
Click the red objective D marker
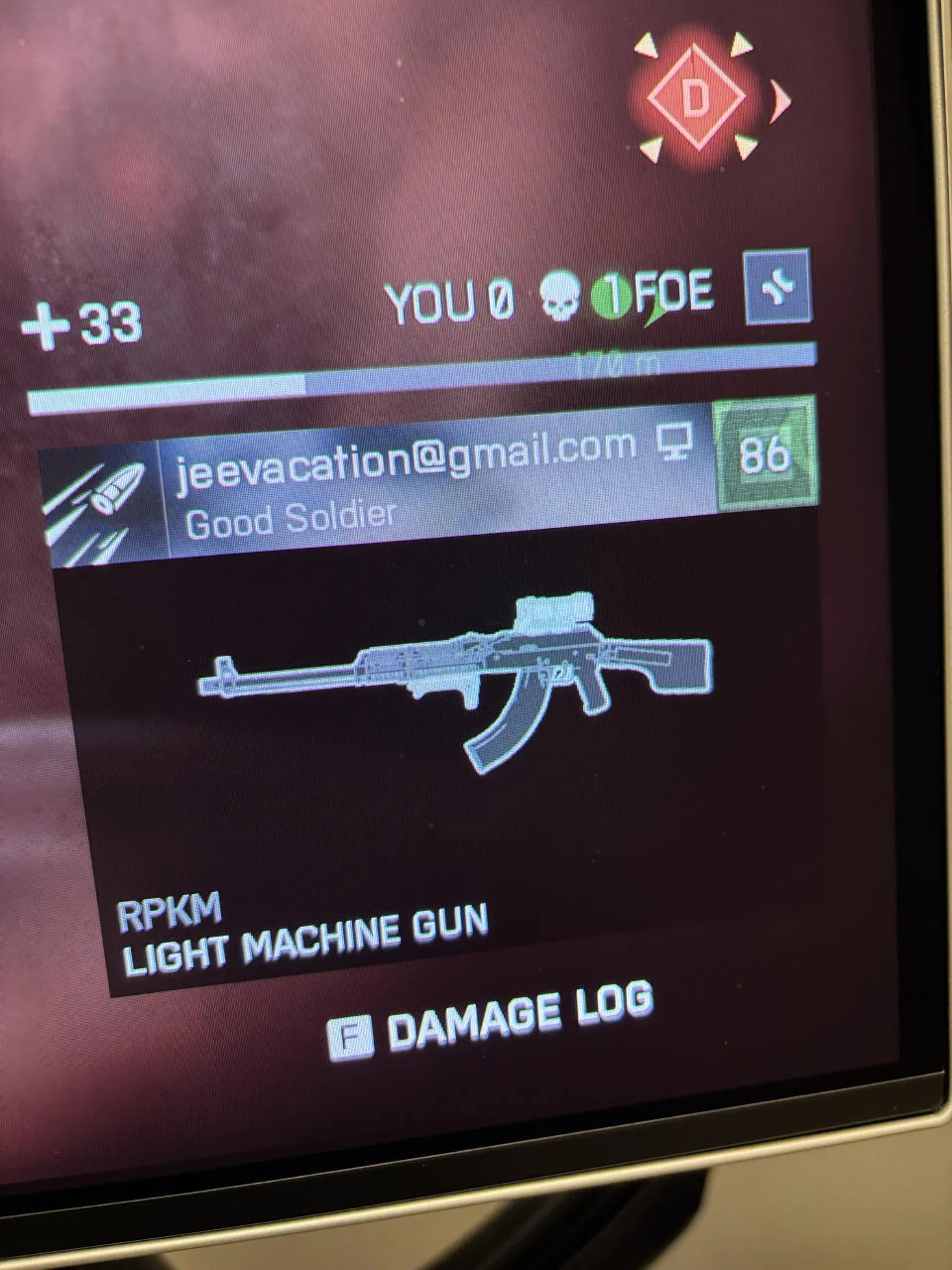pyautogui.click(x=696, y=97)
